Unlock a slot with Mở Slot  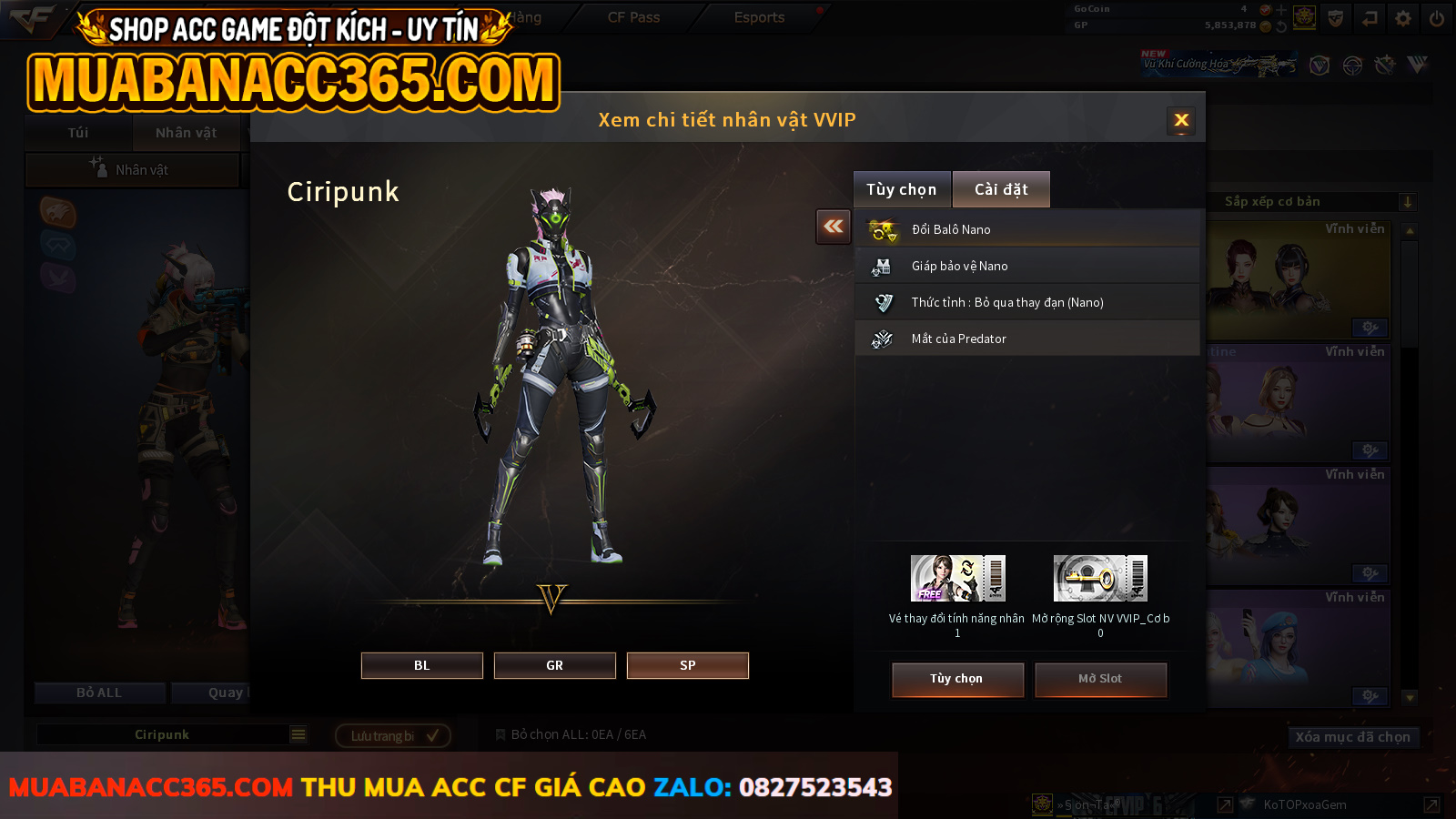[1100, 679]
